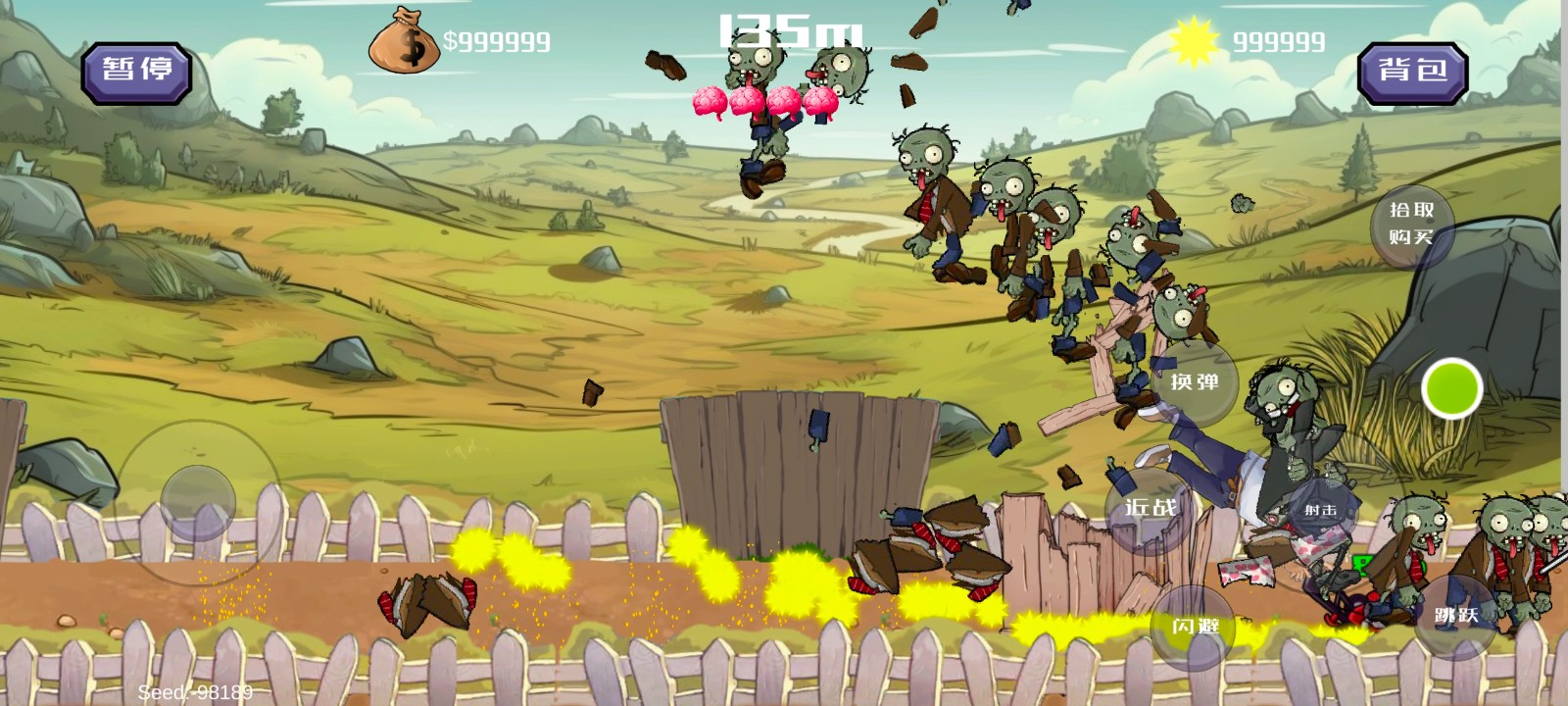Reload with the 换弹 button
The image size is (1568, 706).
(1195, 382)
